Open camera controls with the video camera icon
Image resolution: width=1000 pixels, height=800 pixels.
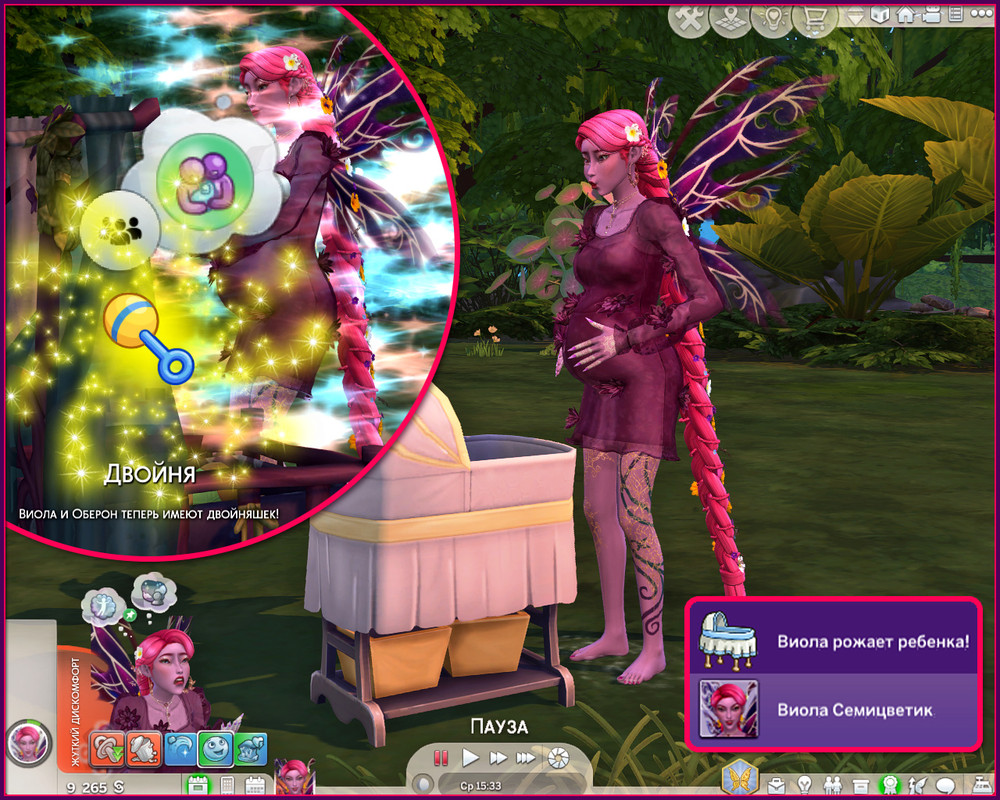930,15
